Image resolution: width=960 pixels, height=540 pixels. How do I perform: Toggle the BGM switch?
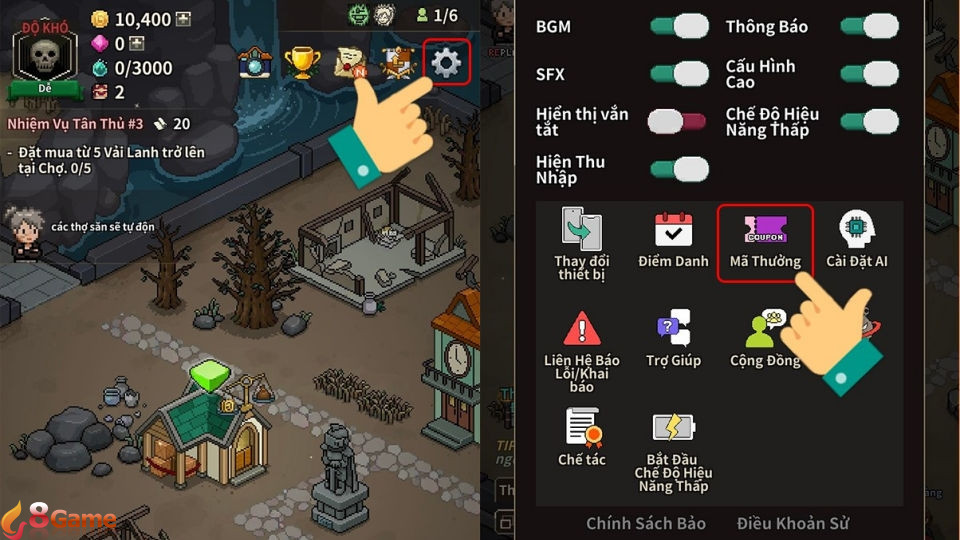tap(679, 26)
